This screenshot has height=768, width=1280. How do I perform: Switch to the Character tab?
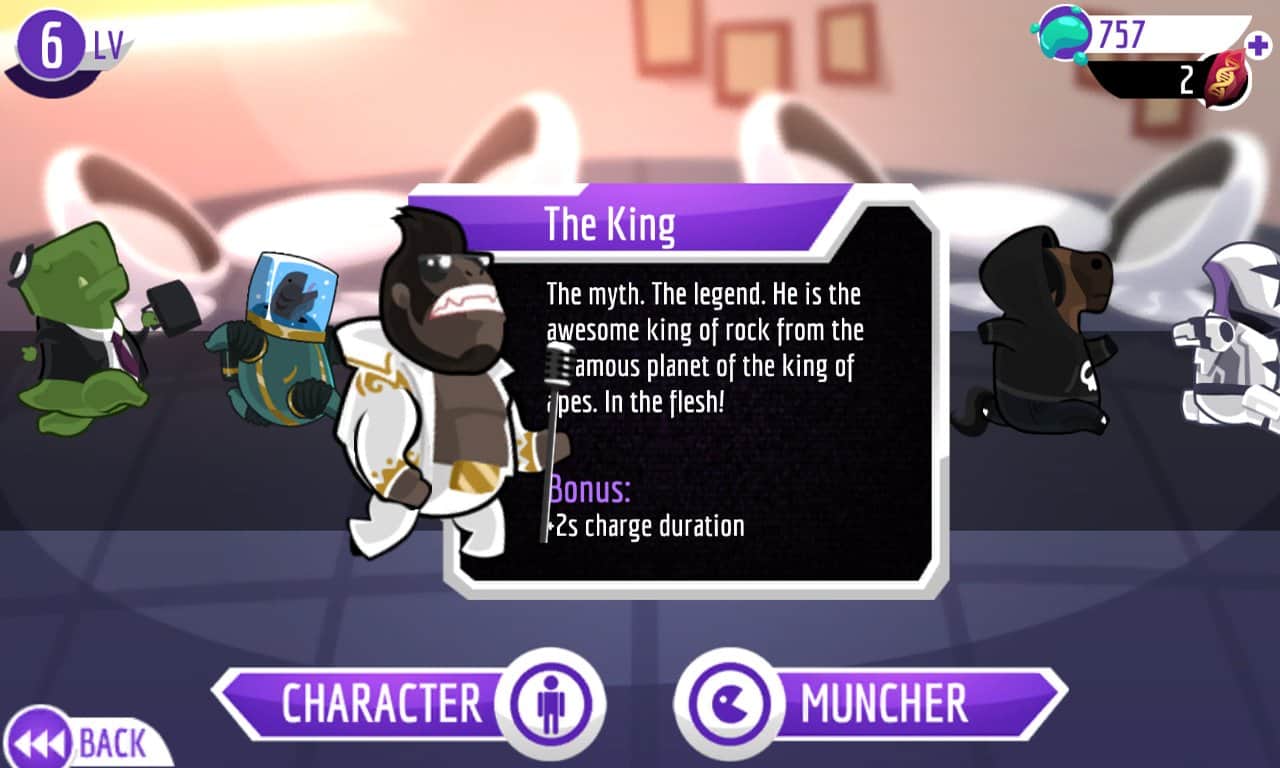coord(400,703)
